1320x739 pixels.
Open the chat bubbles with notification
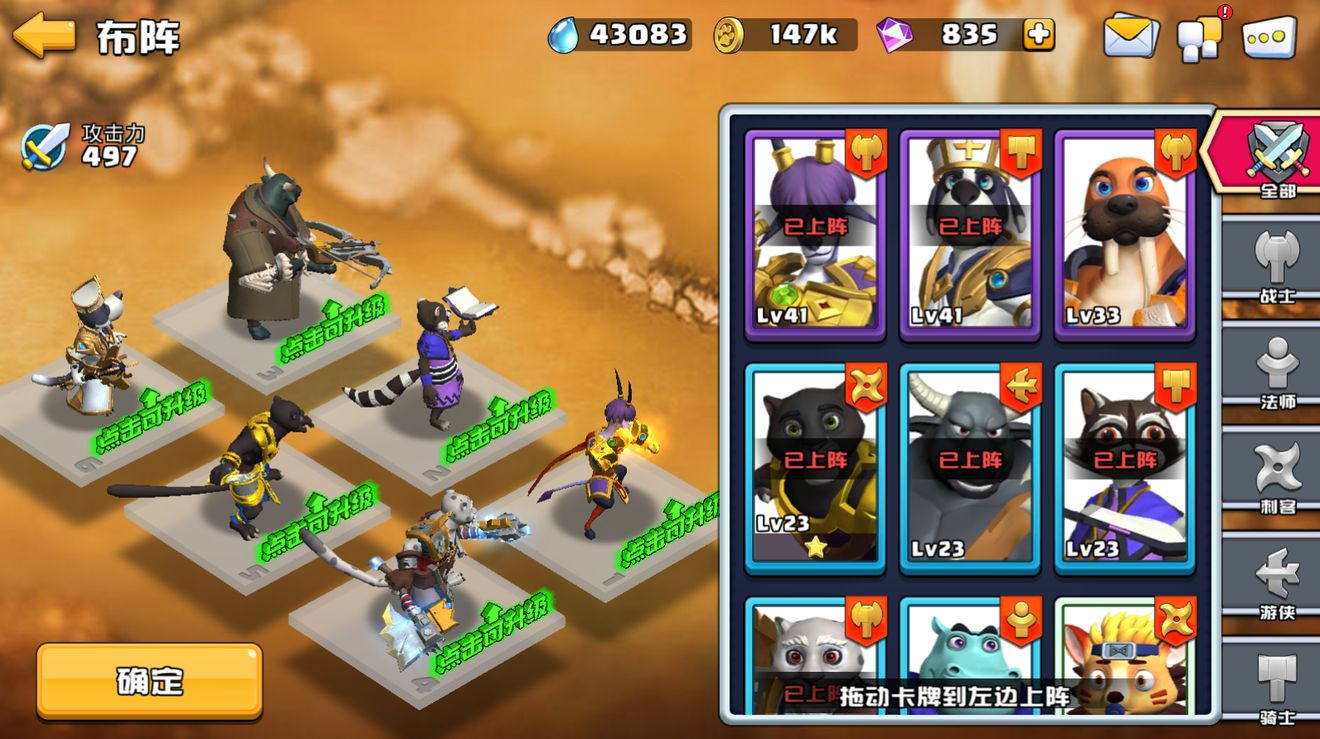1199,38
